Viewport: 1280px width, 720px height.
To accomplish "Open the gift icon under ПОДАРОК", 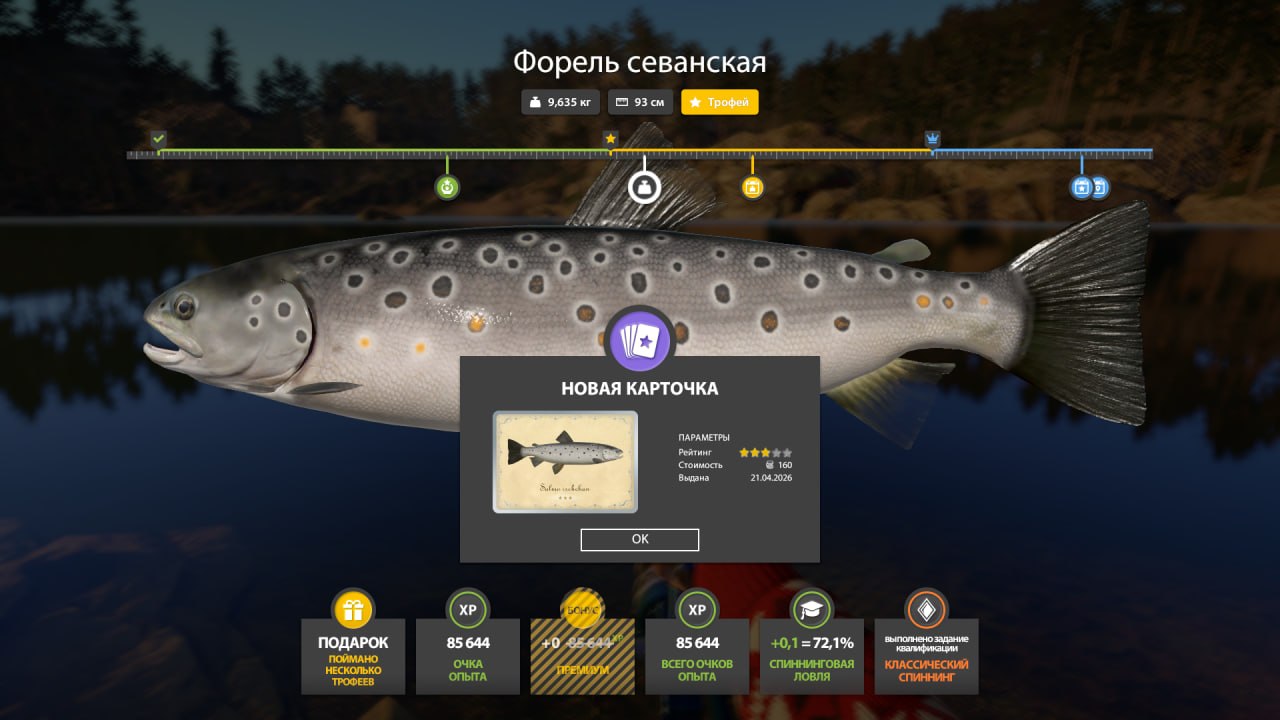I will [x=352, y=608].
